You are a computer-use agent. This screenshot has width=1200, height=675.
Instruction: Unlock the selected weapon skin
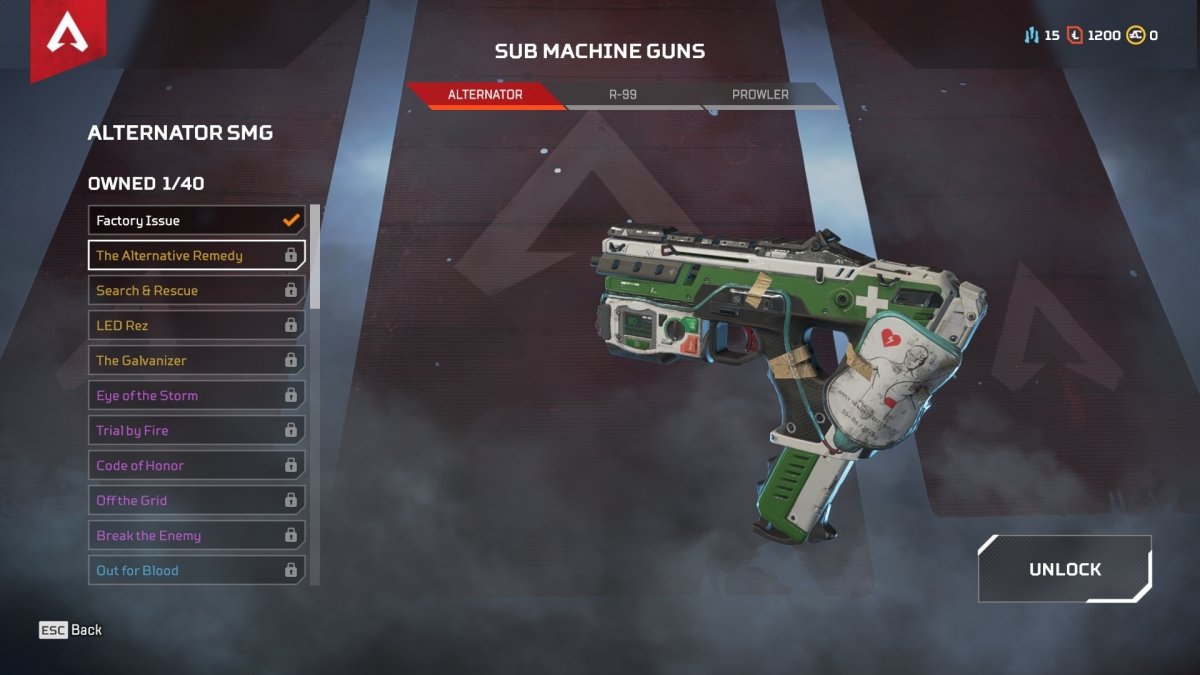pyautogui.click(x=1065, y=569)
